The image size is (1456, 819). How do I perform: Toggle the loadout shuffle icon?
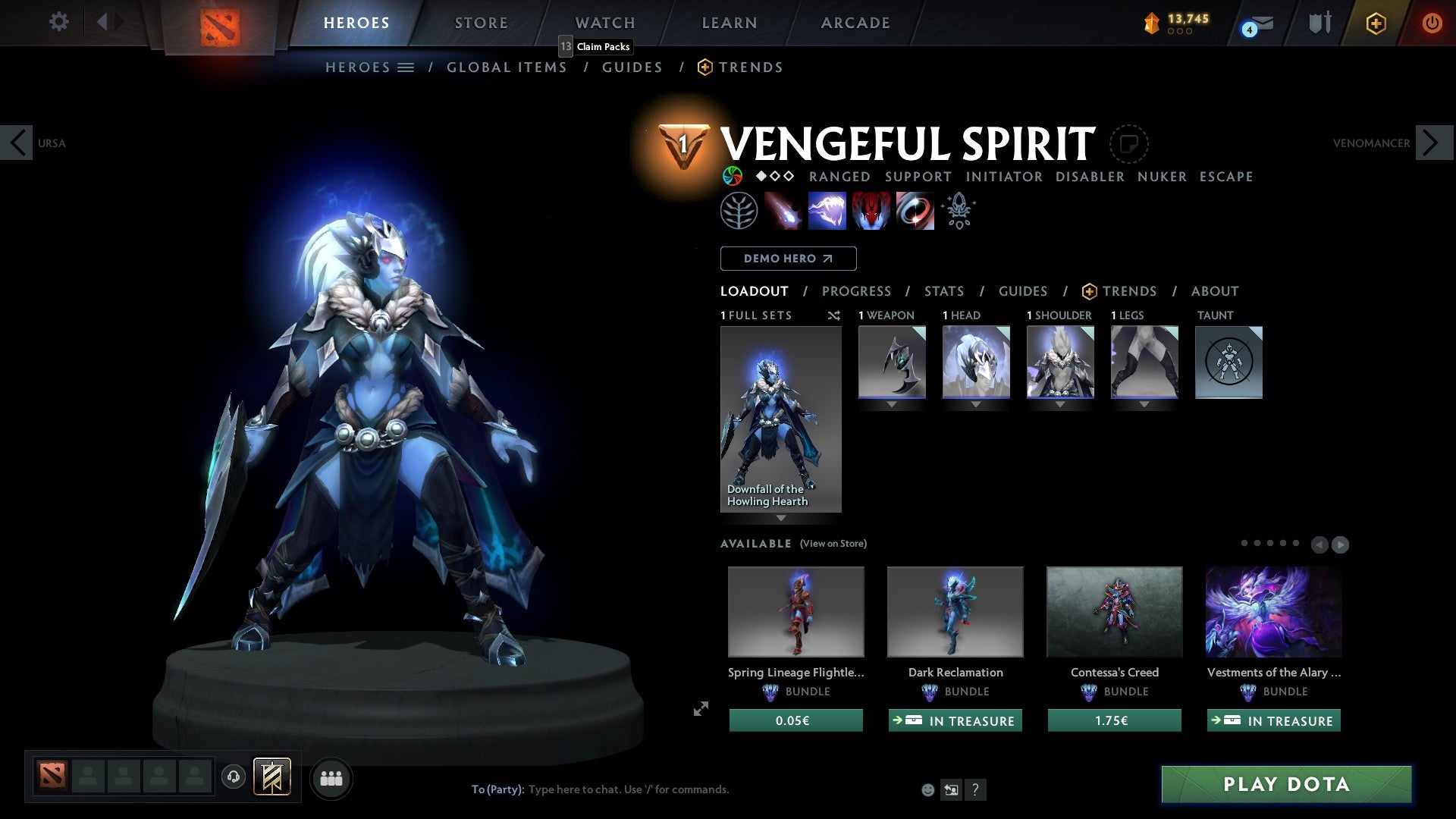833,315
